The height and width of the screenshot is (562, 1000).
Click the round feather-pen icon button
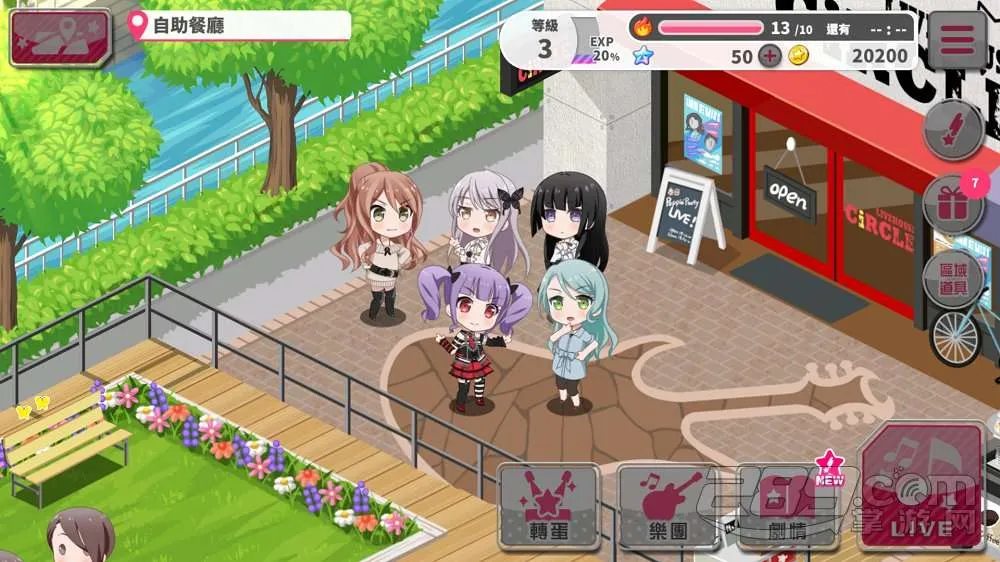click(x=952, y=130)
